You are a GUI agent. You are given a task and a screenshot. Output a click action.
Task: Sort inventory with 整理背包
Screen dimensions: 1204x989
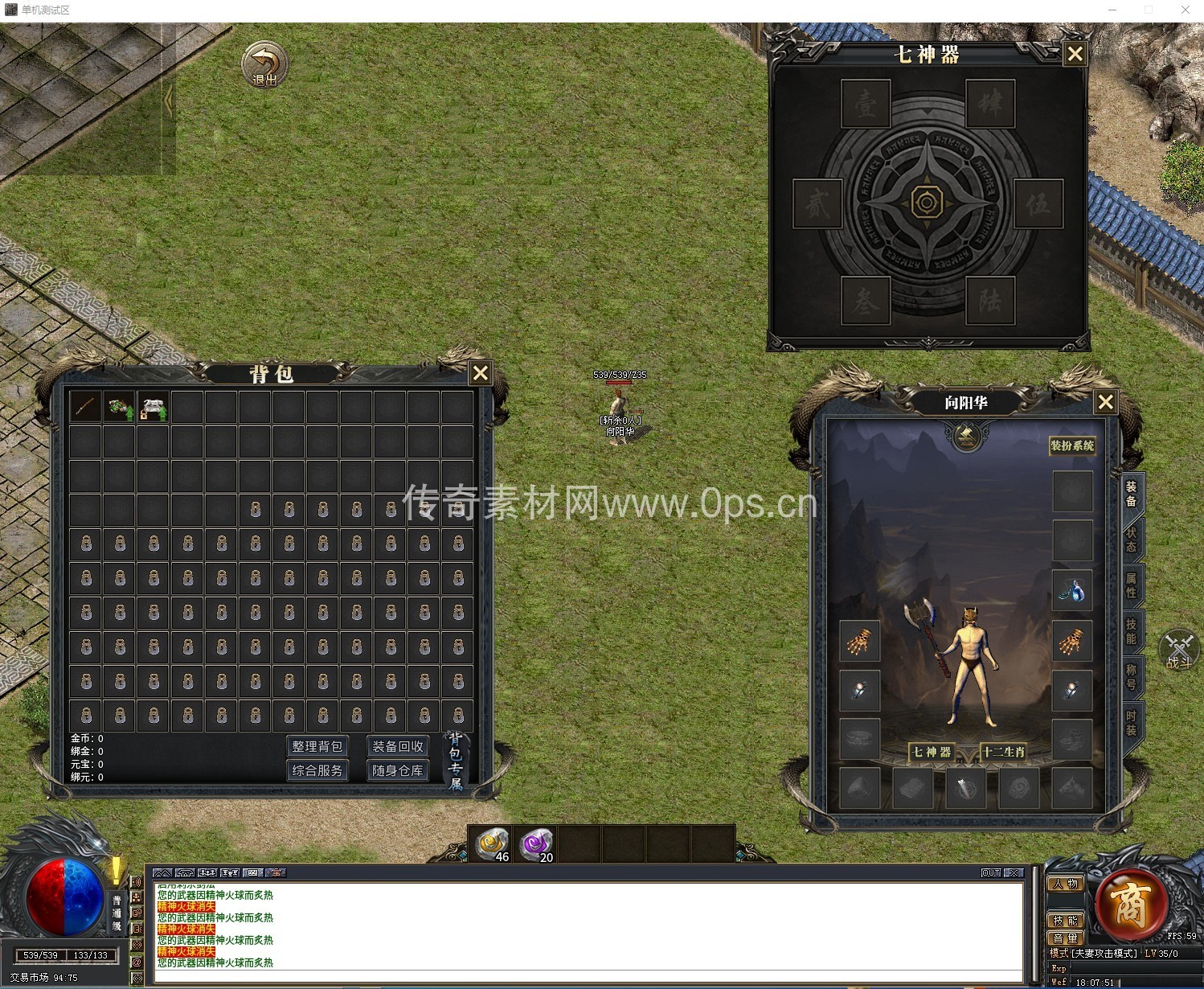pyautogui.click(x=317, y=746)
